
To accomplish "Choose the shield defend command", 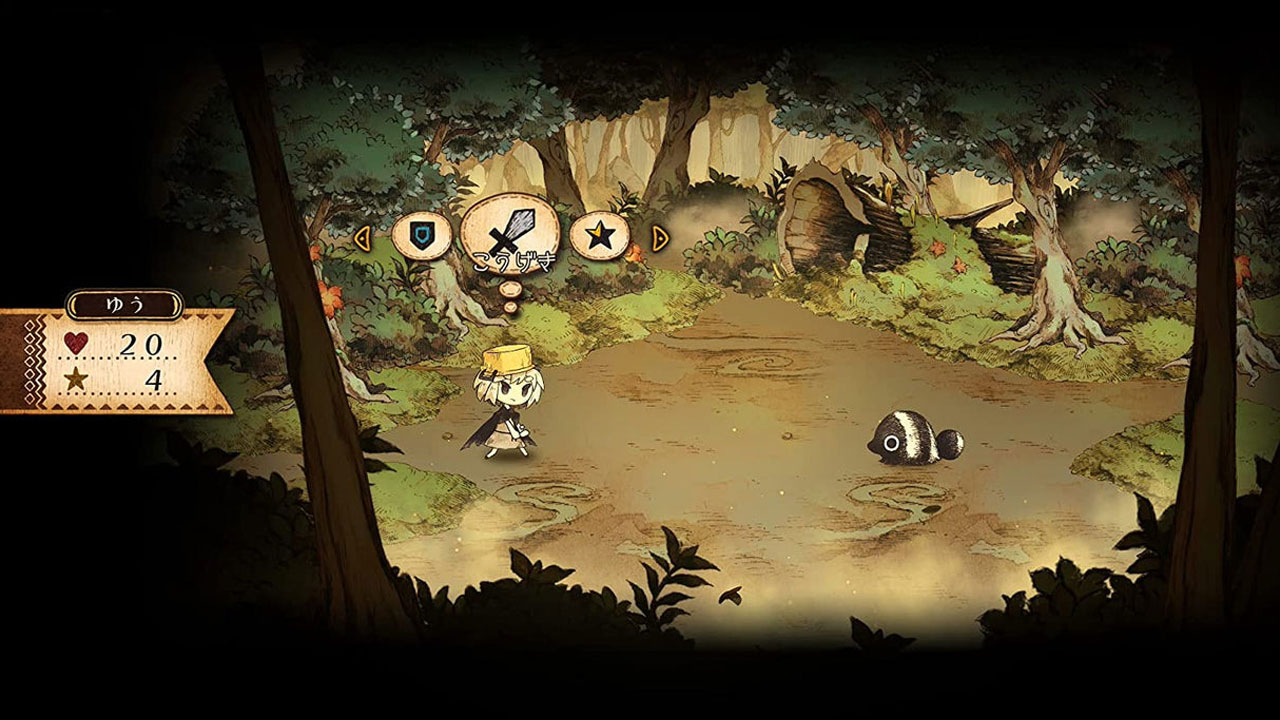I will point(421,237).
